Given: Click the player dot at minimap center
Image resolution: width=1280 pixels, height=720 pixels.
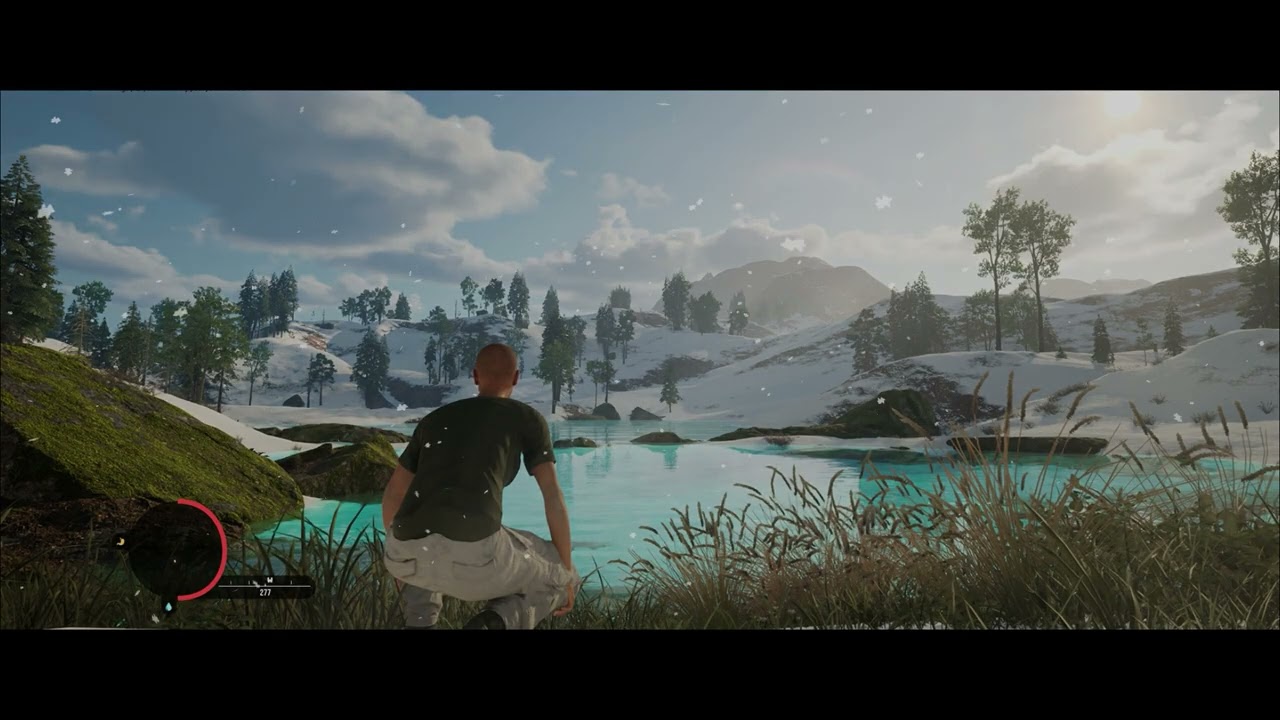Looking at the screenshot, I should click(174, 561).
